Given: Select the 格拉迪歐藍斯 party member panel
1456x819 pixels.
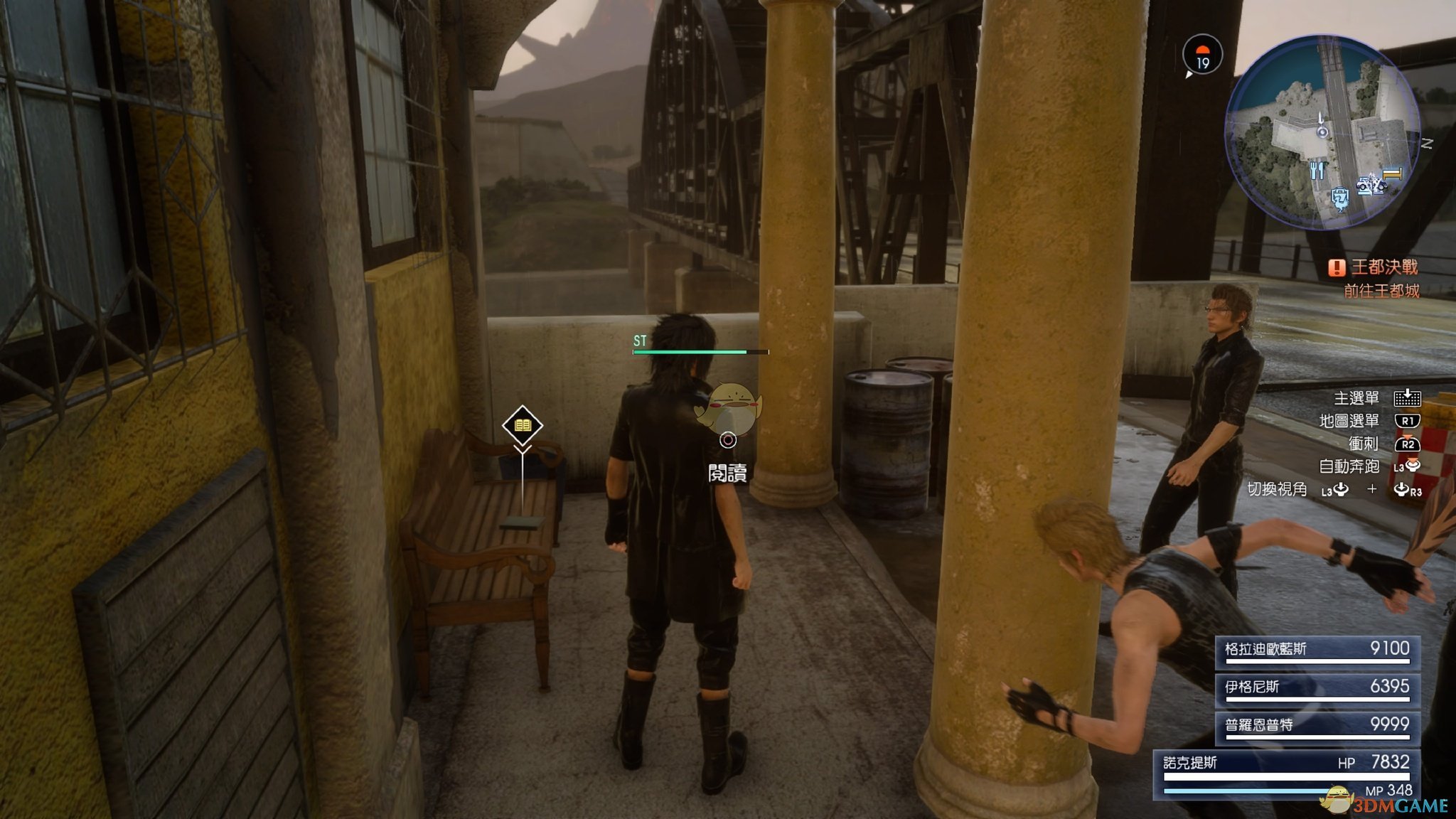Looking at the screenshot, I should pyautogui.click(x=1317, y=651).
